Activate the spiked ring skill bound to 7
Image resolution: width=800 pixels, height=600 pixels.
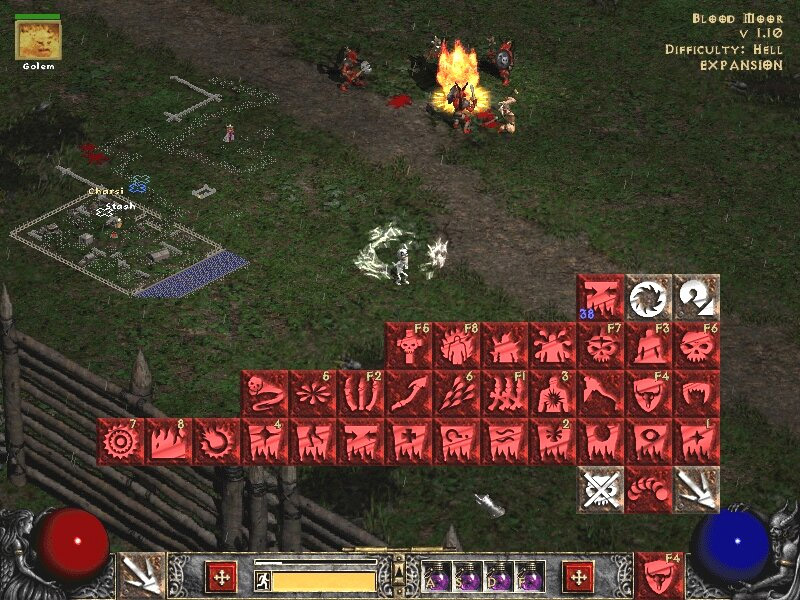pos(120,441)
